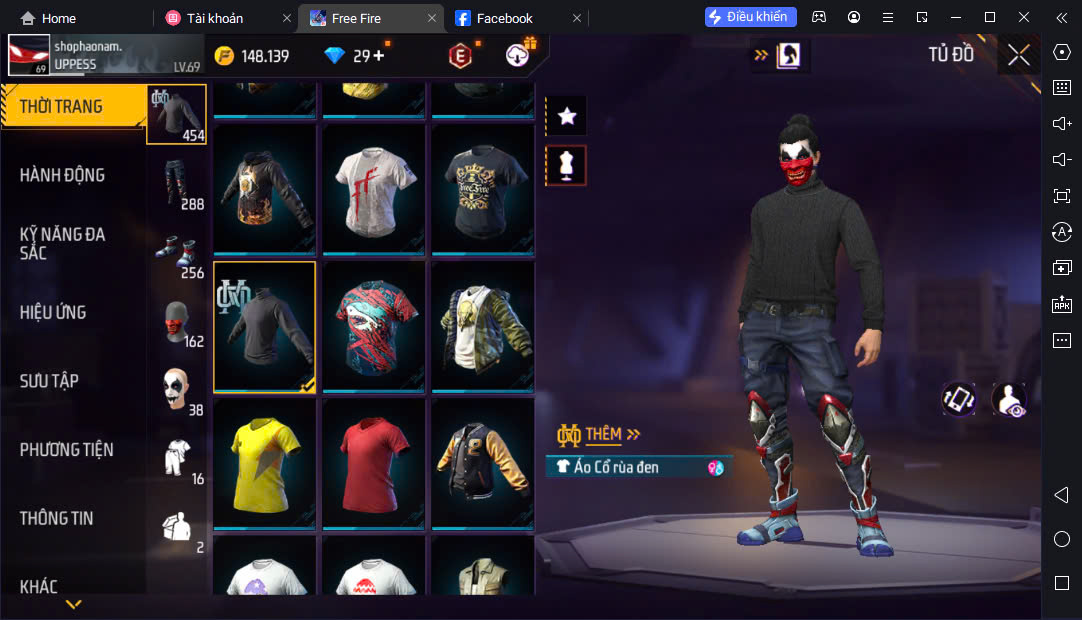Choose the red mask category showing 162
The image size is (1082, 620).
point(177,321)
